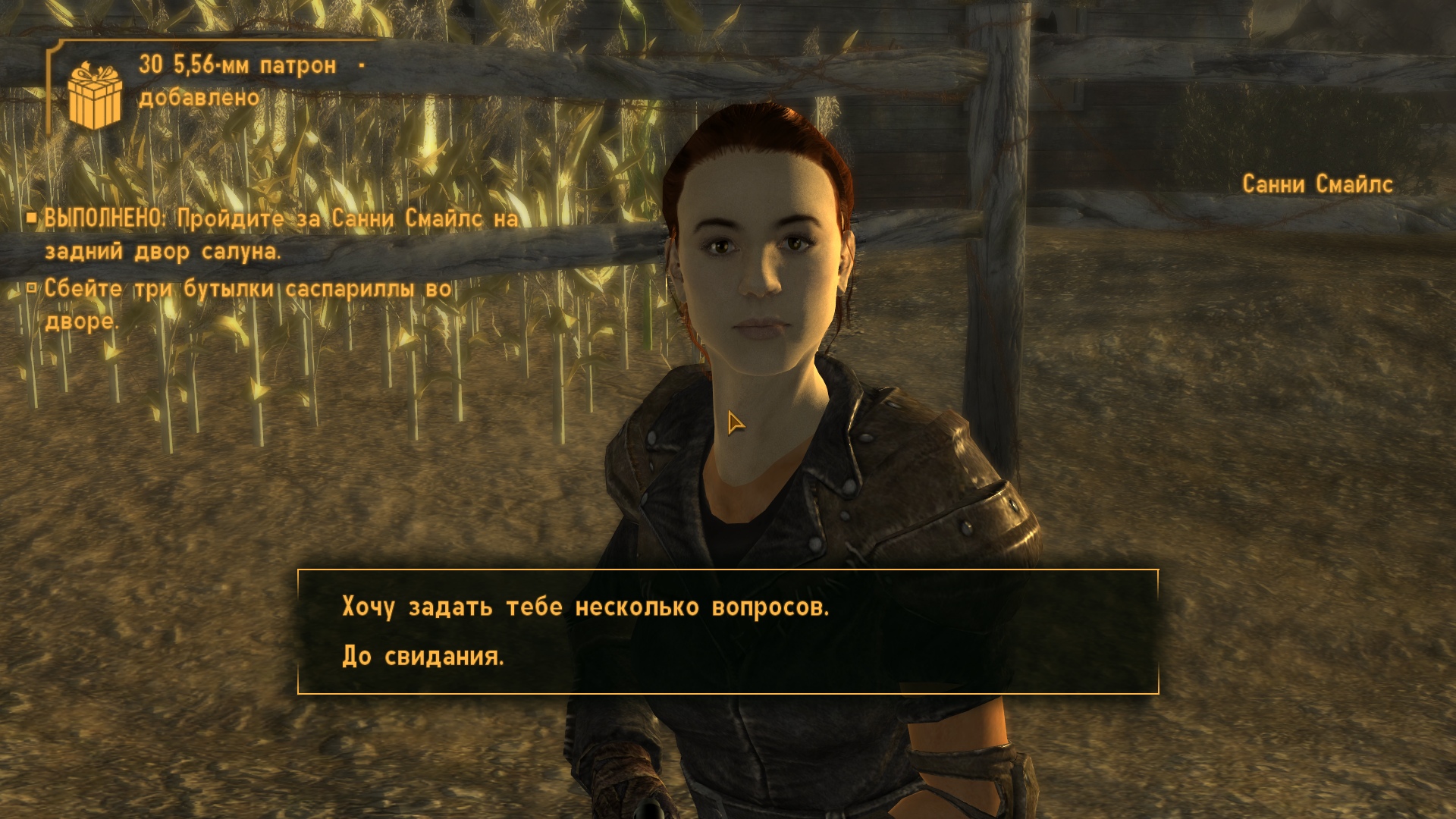This screenshot has height=819, width=1456.
Task: Select the "До свидания" farewell option
Action: pos(423,656)
